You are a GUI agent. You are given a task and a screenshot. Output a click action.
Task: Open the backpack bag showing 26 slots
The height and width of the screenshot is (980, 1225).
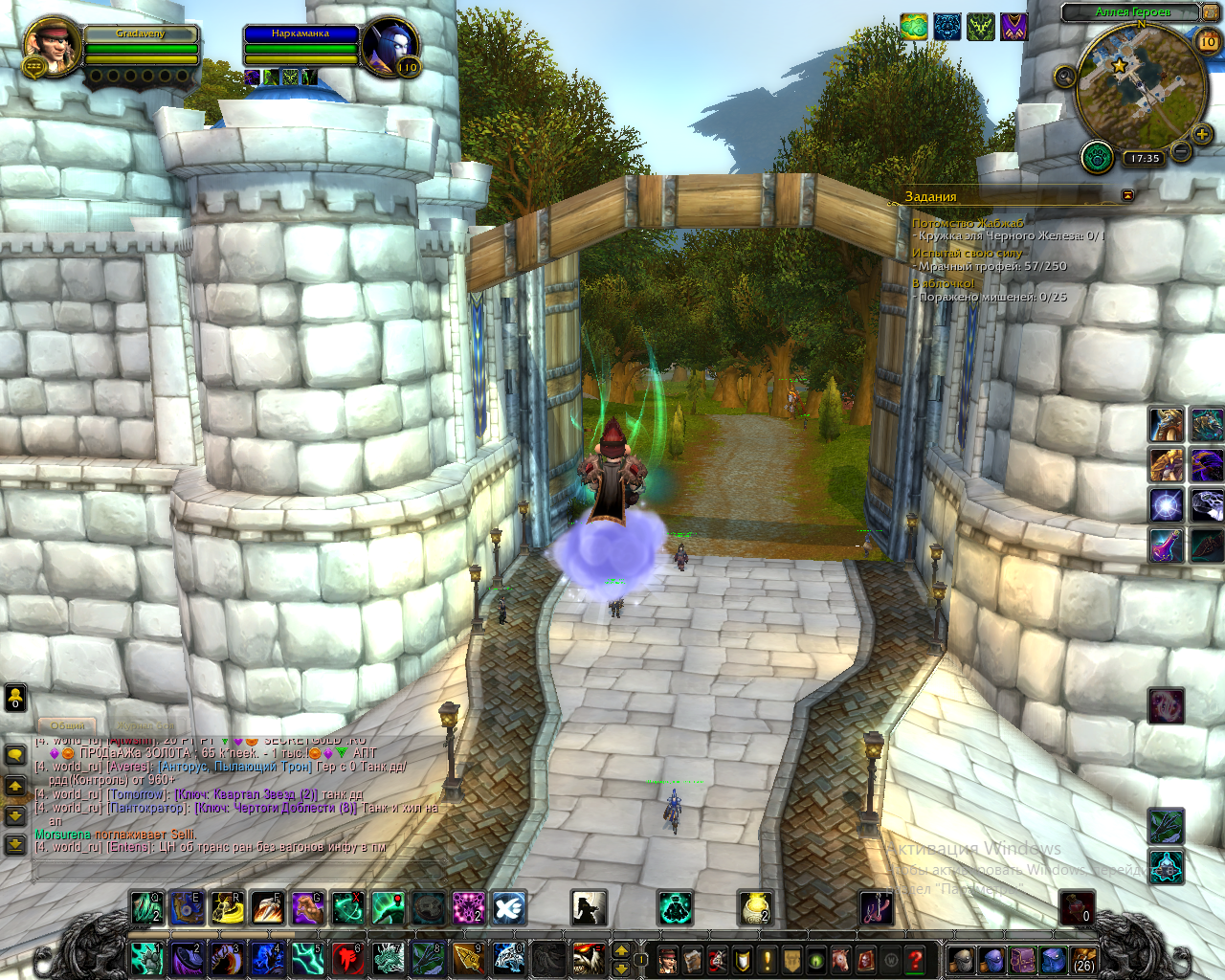coord(1083,959)
